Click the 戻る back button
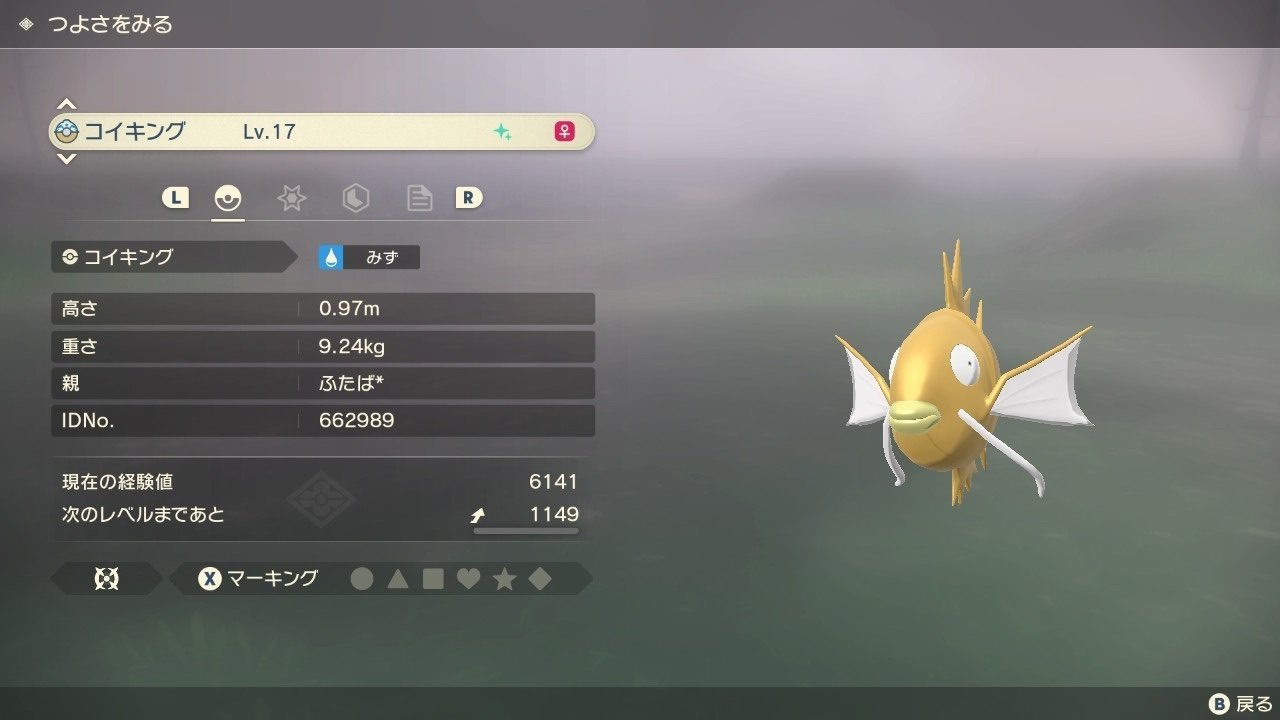This screenshot has height=720, width=1280. [x=1241, y=704]
